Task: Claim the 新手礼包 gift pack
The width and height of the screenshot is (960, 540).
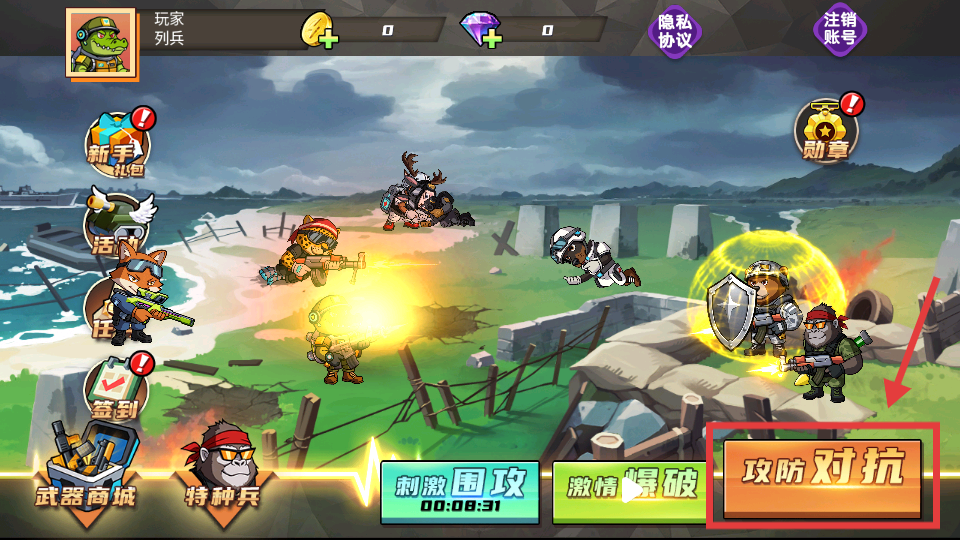Action: (x=117, y=146)
